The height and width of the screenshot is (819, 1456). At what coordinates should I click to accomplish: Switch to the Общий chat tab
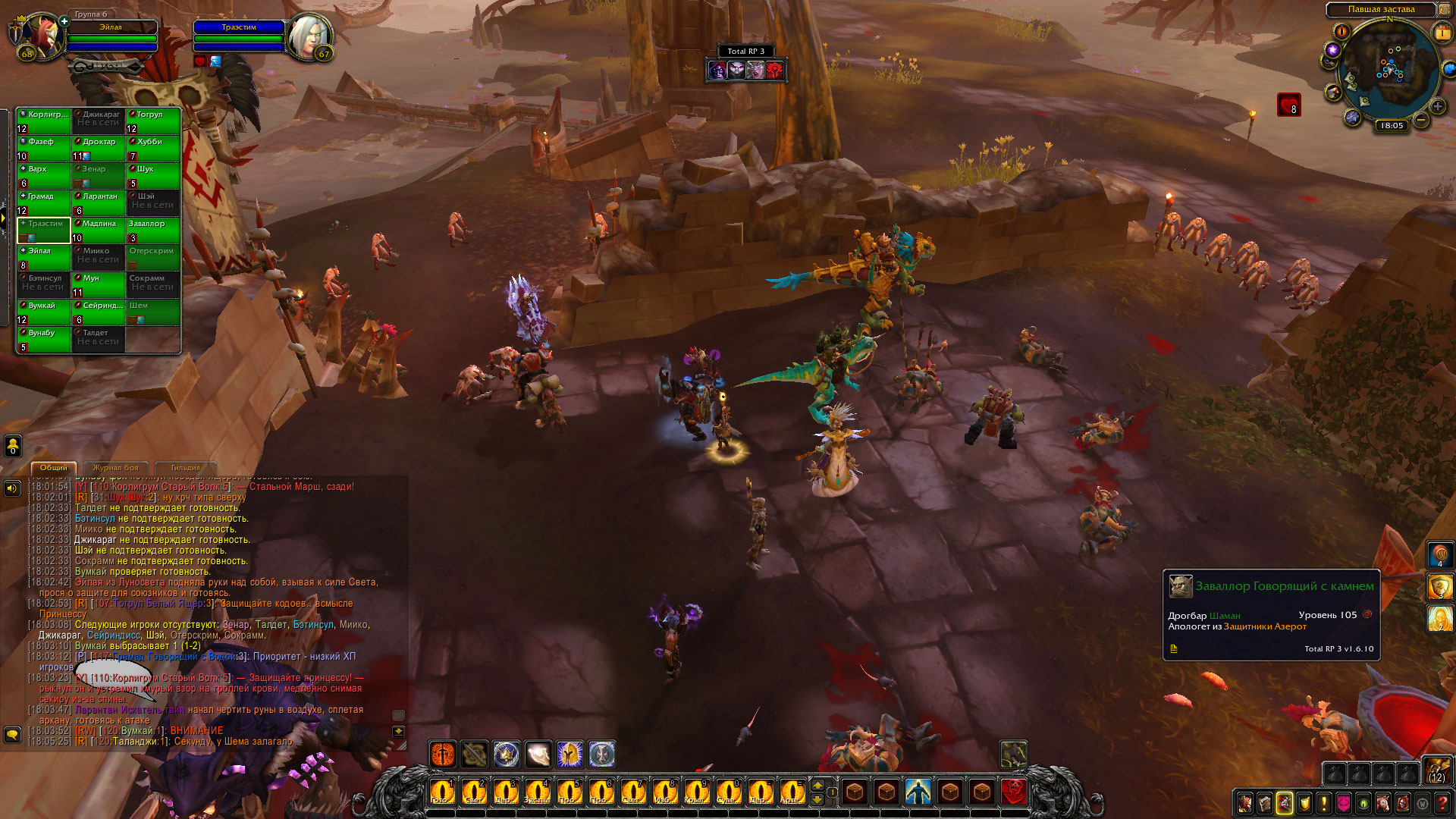coord(54,468)
